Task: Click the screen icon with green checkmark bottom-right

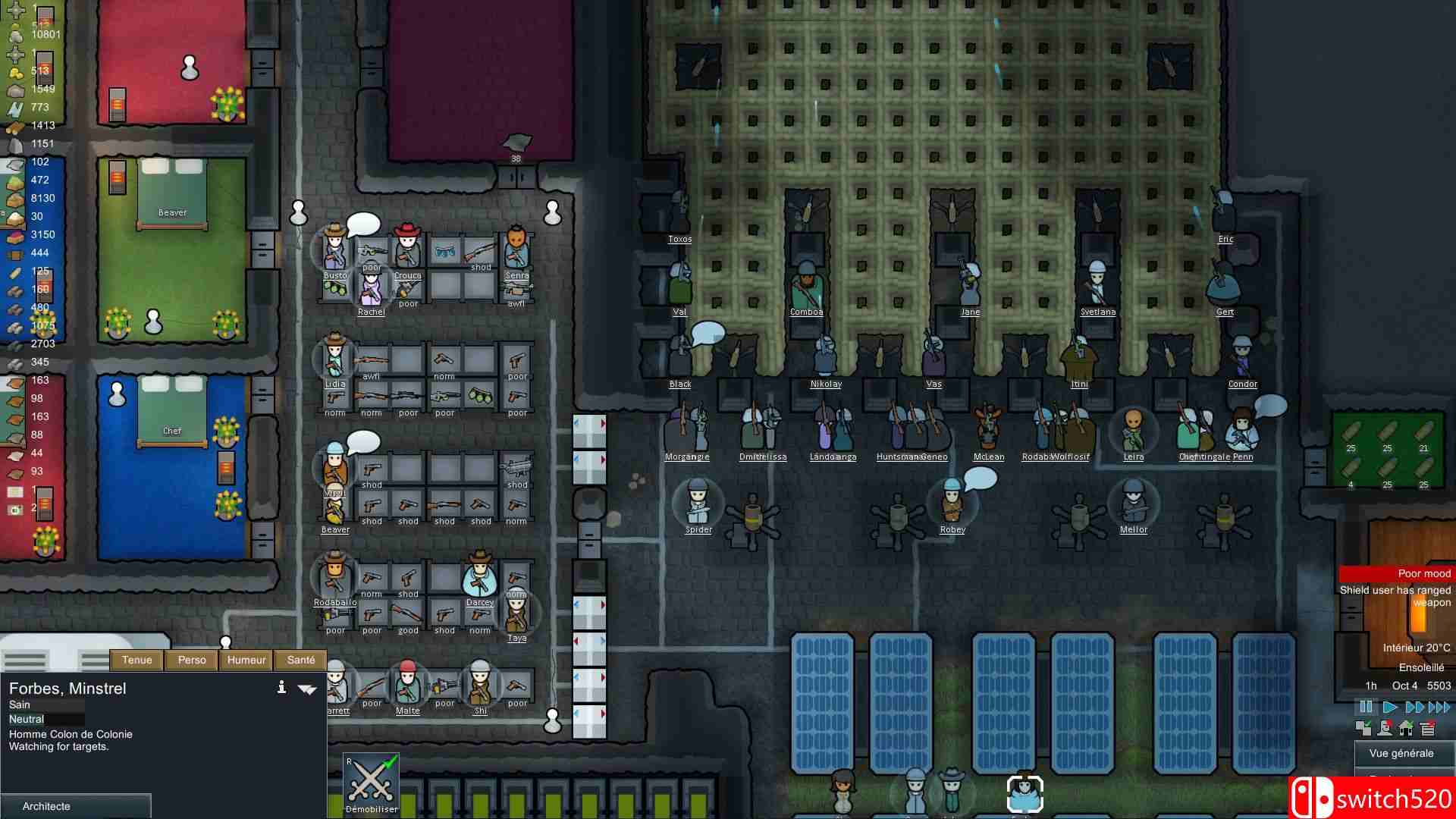Action: point(1363,729)
